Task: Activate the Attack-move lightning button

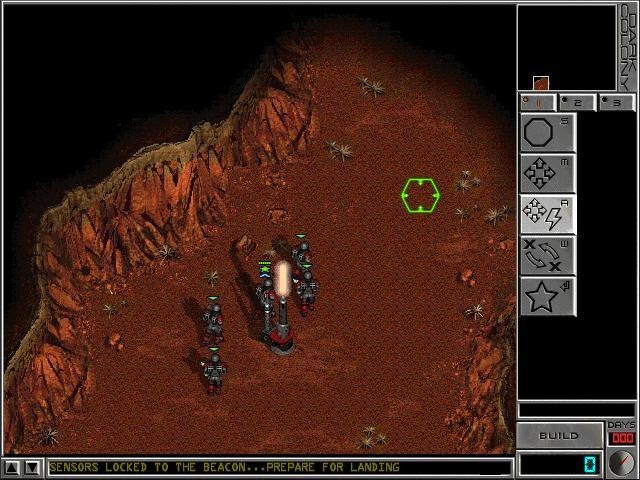Action: (547, 215)
